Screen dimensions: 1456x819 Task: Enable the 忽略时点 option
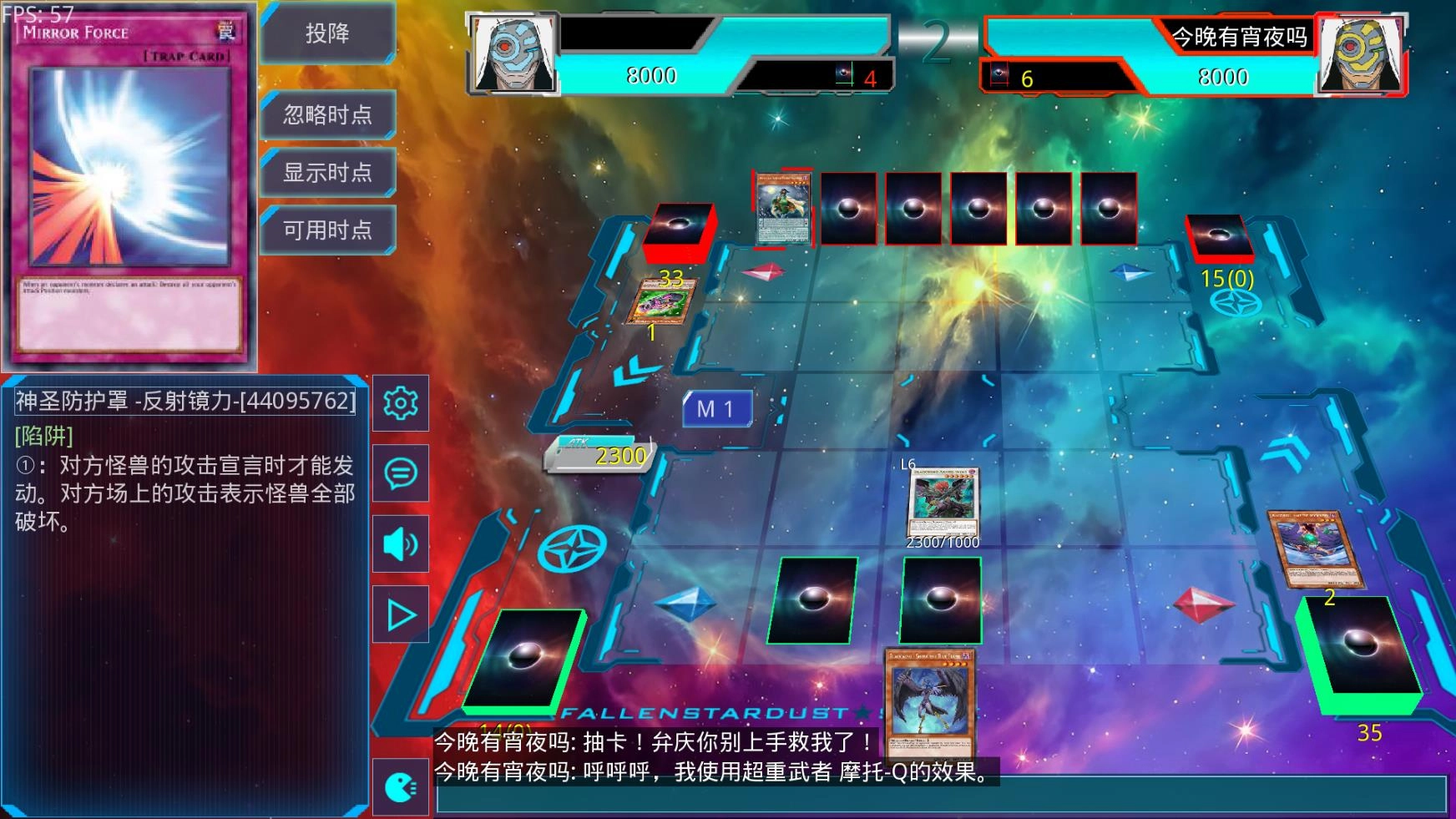click(x=327, y=115)
